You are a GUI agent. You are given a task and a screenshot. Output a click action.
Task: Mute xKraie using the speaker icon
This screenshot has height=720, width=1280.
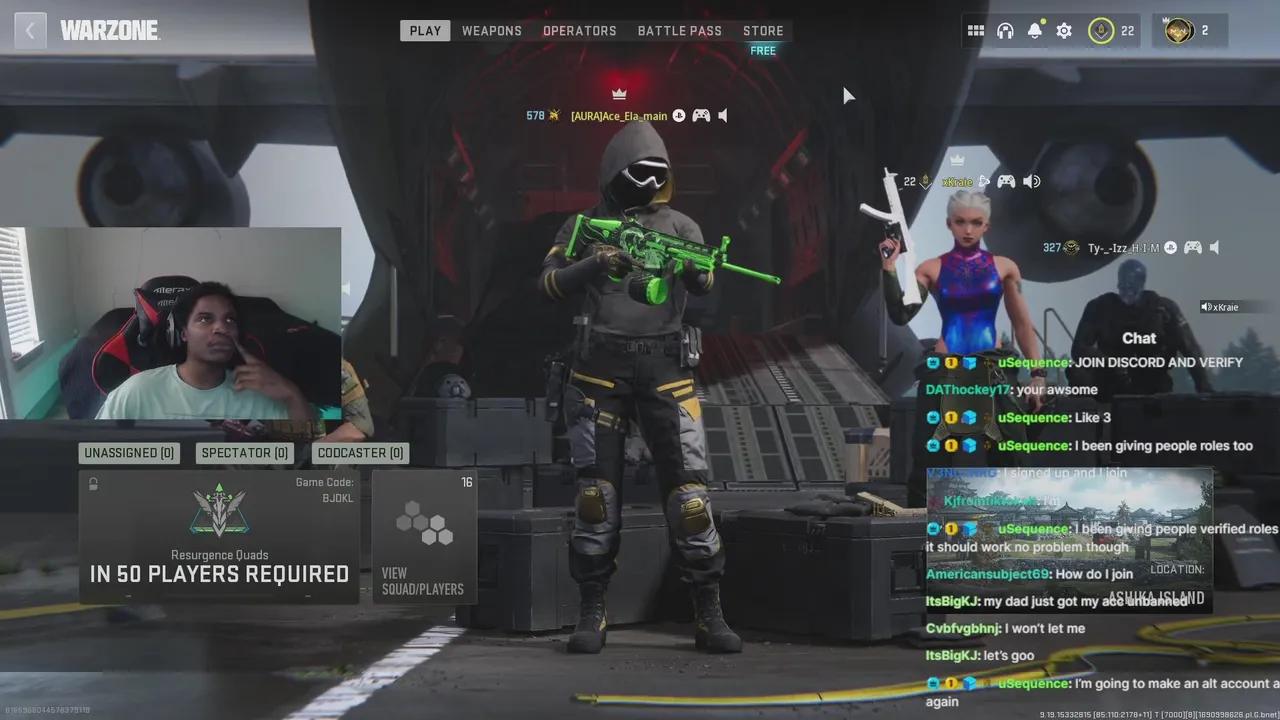coord(1031,181)
